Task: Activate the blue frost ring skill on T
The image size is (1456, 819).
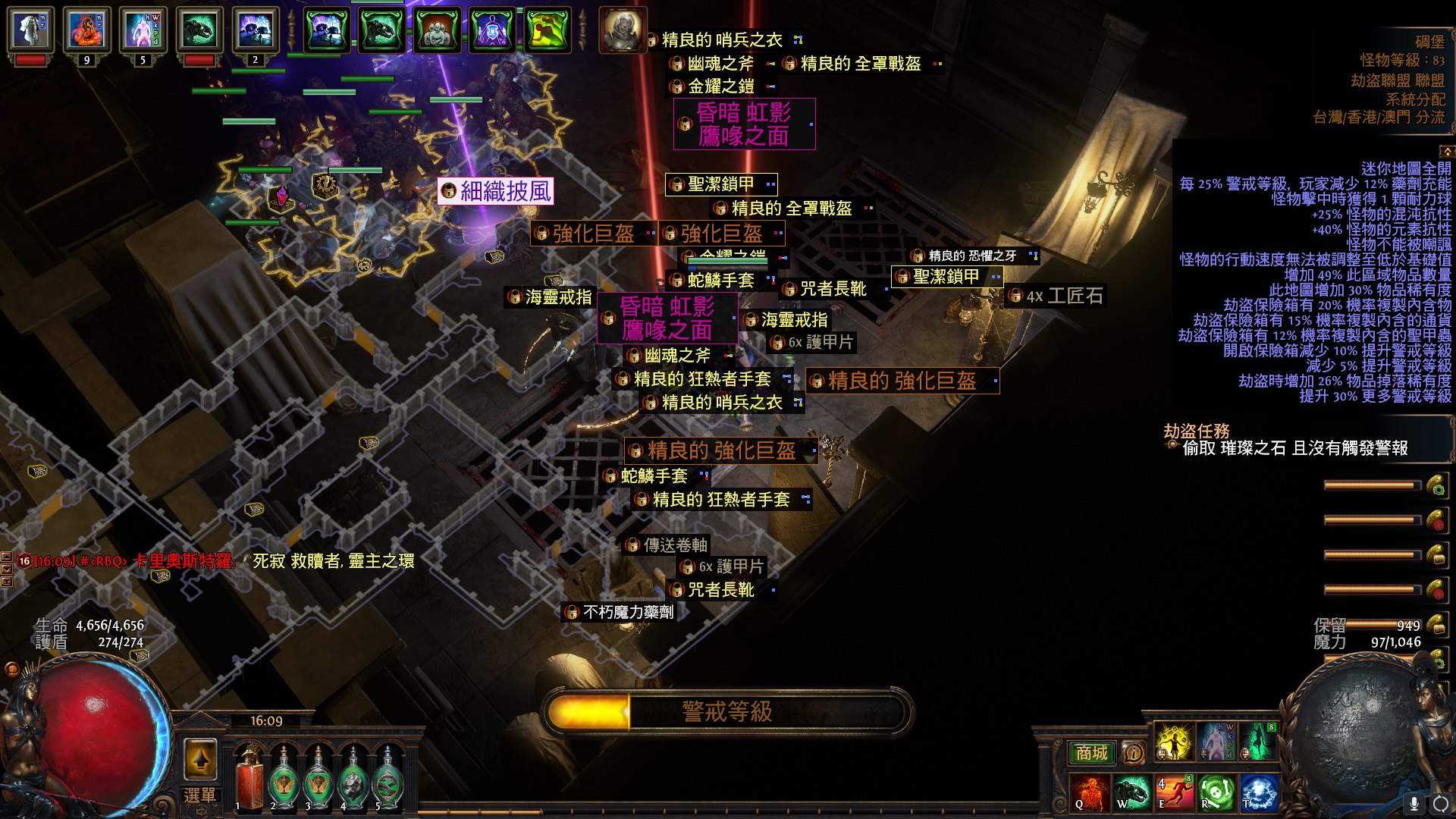Action: [x=1259, y=792]
